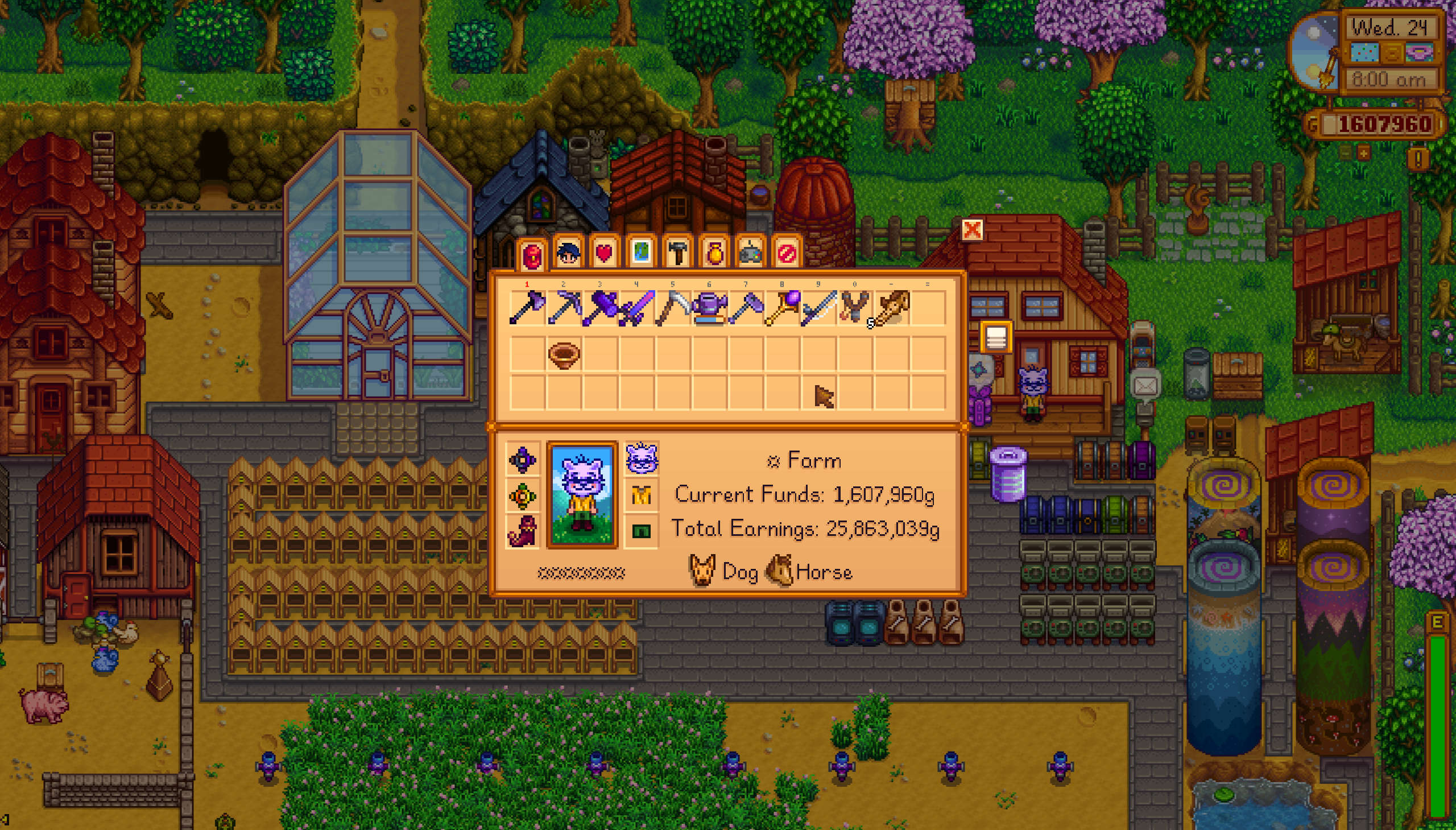Pick up the iridium pickaxe
This screenshot has height=830, width=1456.
click(564, 308)
